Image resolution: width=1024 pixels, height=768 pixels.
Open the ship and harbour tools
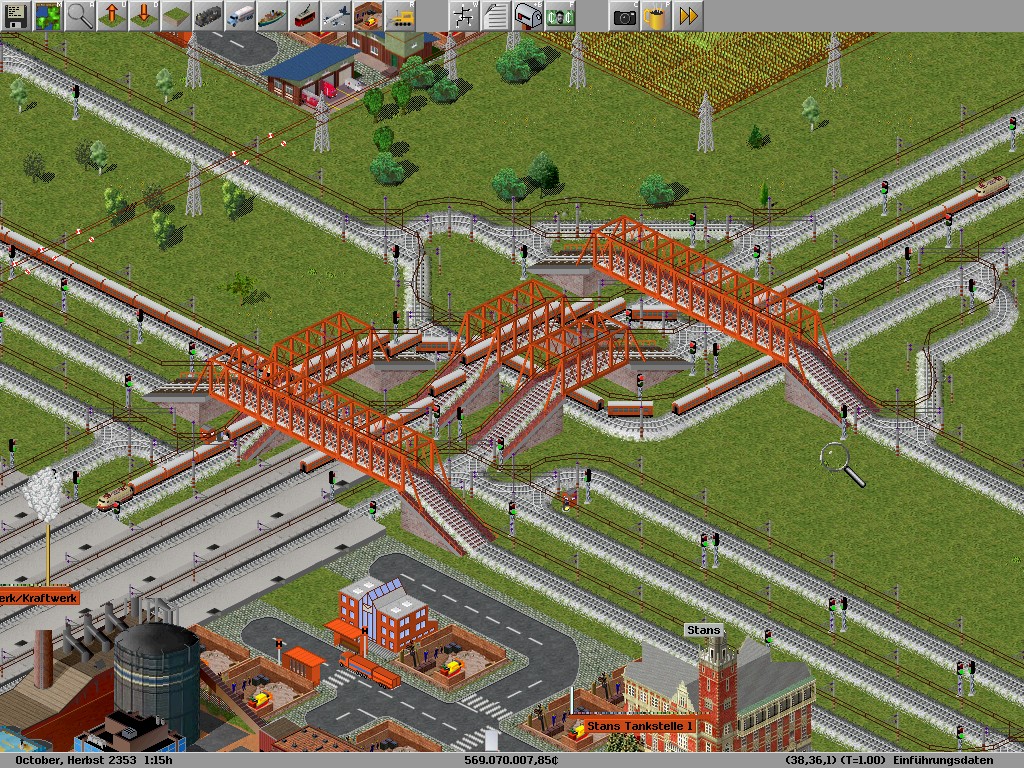[271, 15]
